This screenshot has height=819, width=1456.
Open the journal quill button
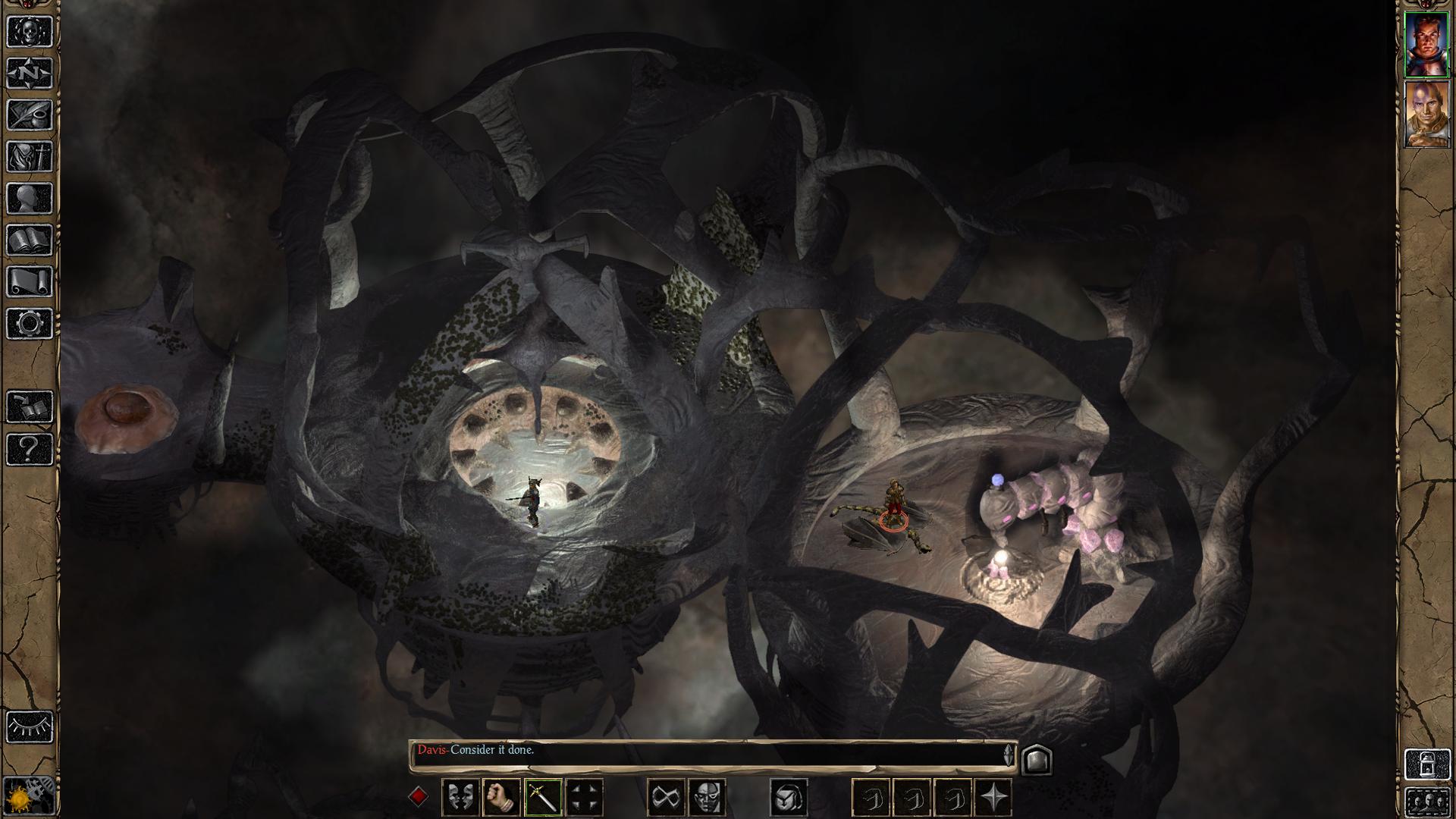click(x=30, y=115)
